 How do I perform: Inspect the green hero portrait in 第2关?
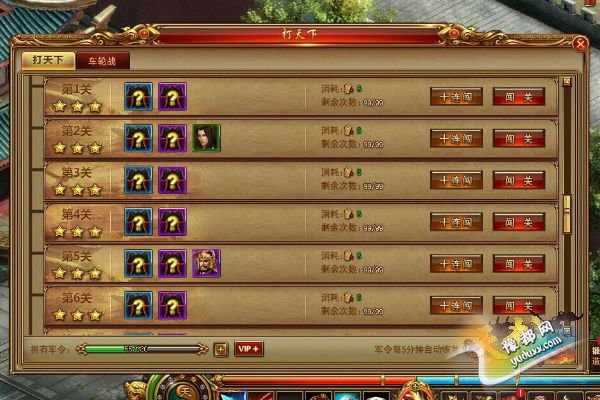coord(206,138)
